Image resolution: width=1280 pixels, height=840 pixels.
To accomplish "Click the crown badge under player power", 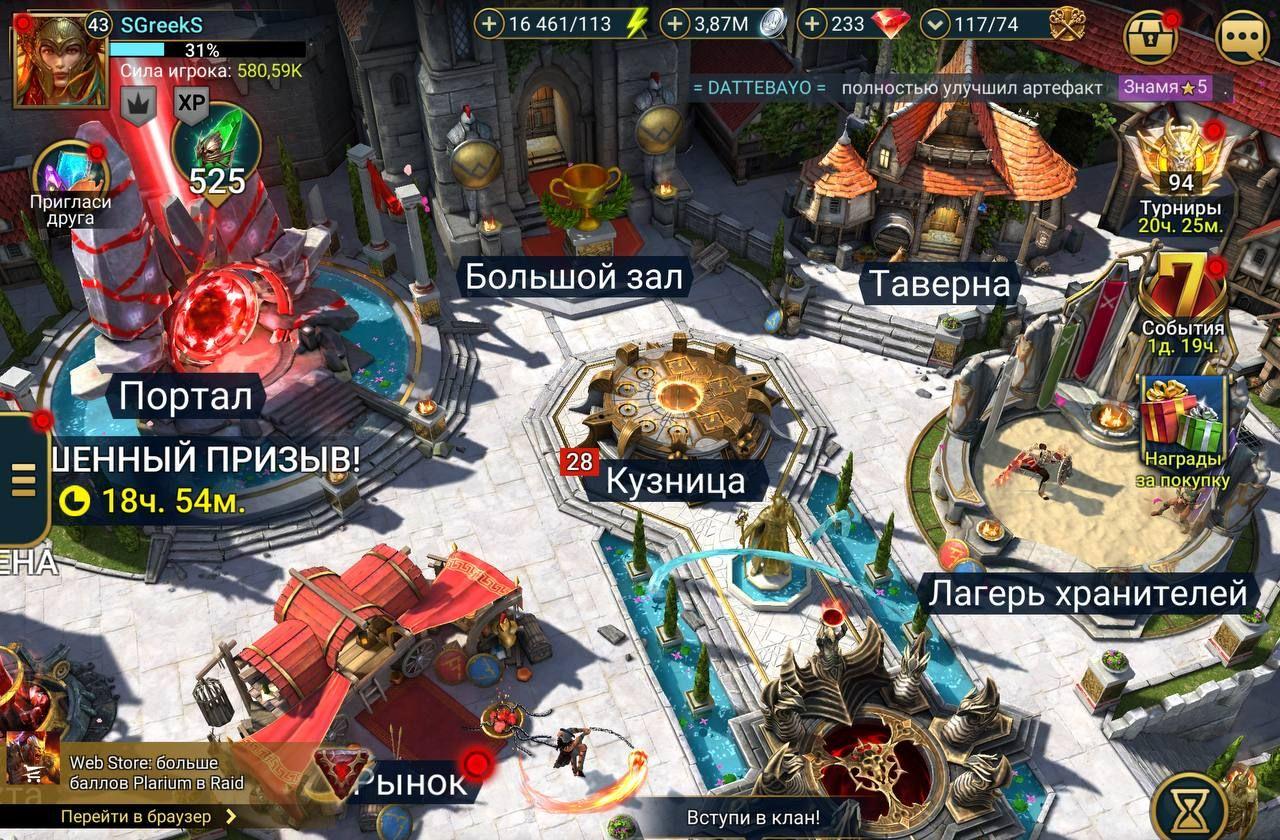I will [x=139, y=101].
